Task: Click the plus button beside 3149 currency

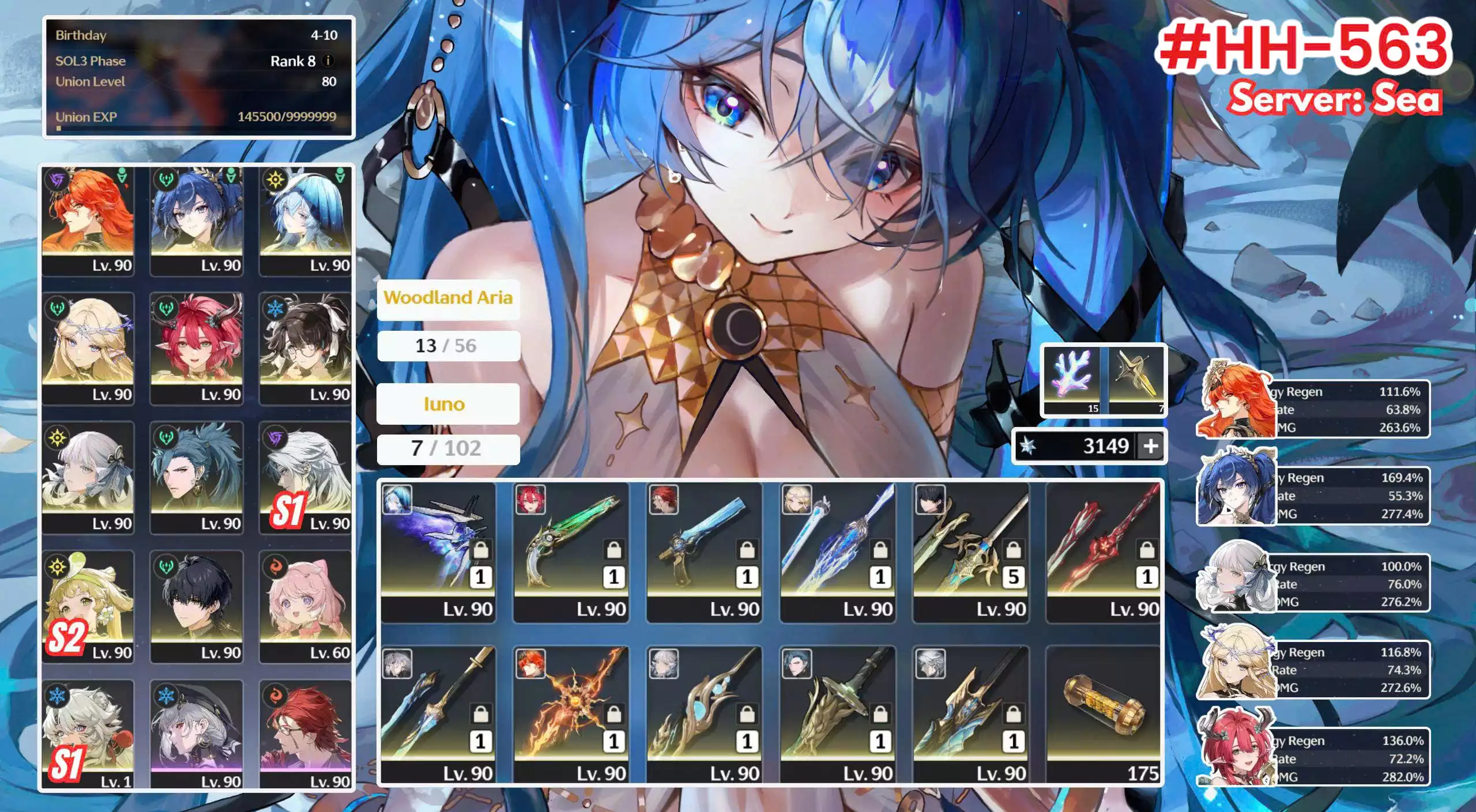Action: 1150,446
